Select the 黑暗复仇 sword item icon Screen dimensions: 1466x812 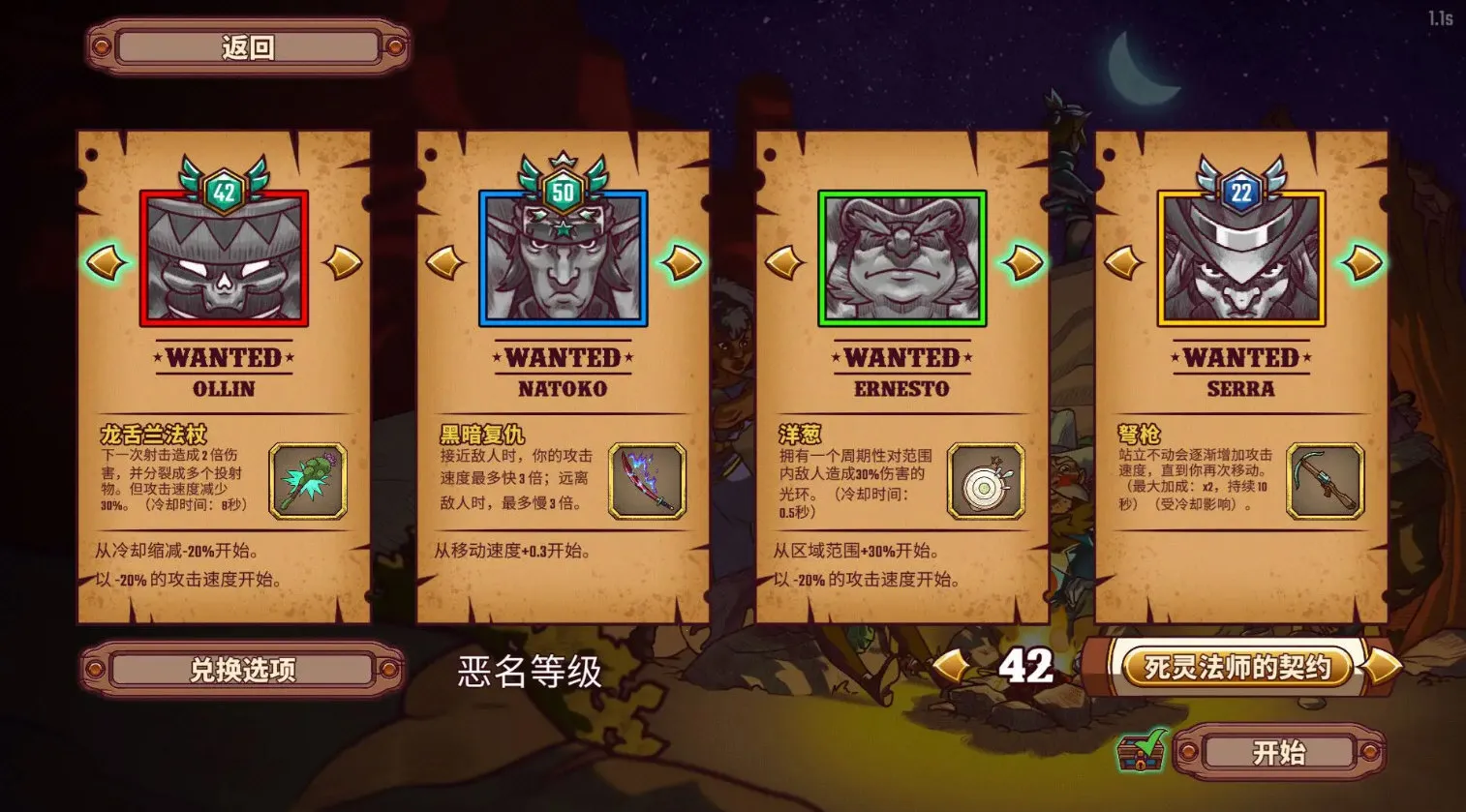click(x=647, y=481)
